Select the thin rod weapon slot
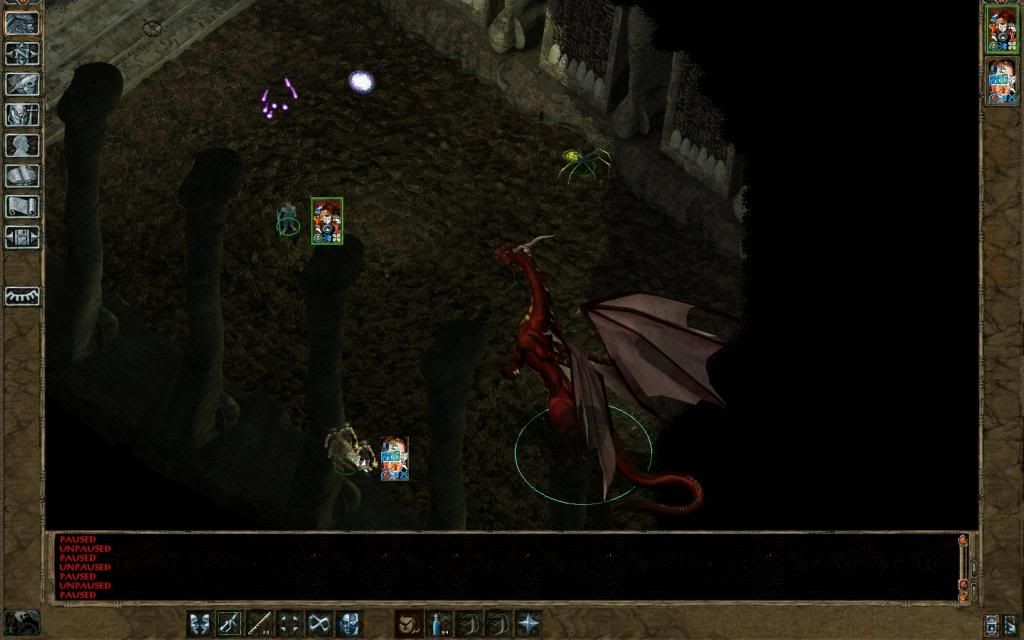1024x640 pixels. (260, 623)
